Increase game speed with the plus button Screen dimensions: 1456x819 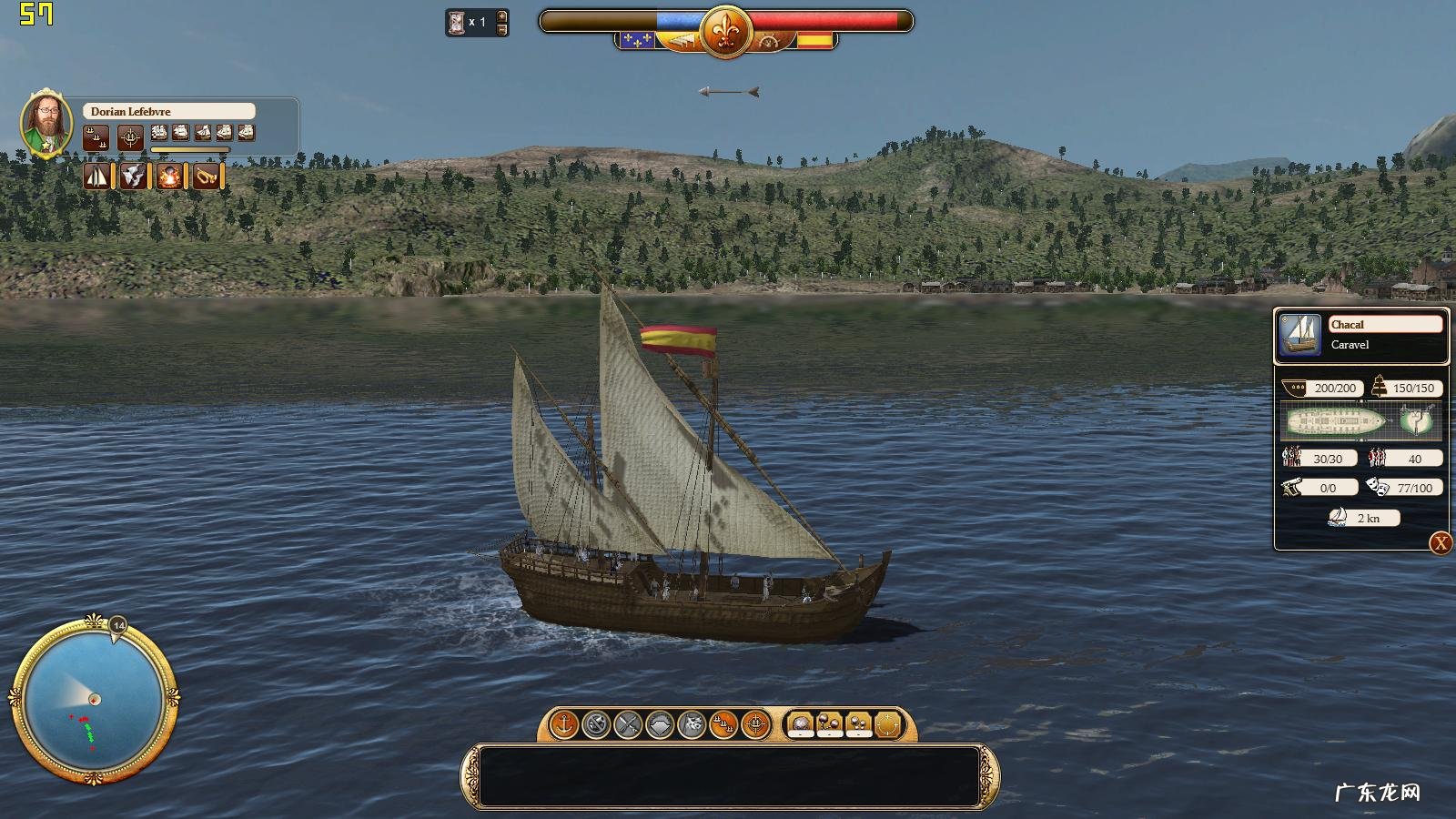click(501, 15)
